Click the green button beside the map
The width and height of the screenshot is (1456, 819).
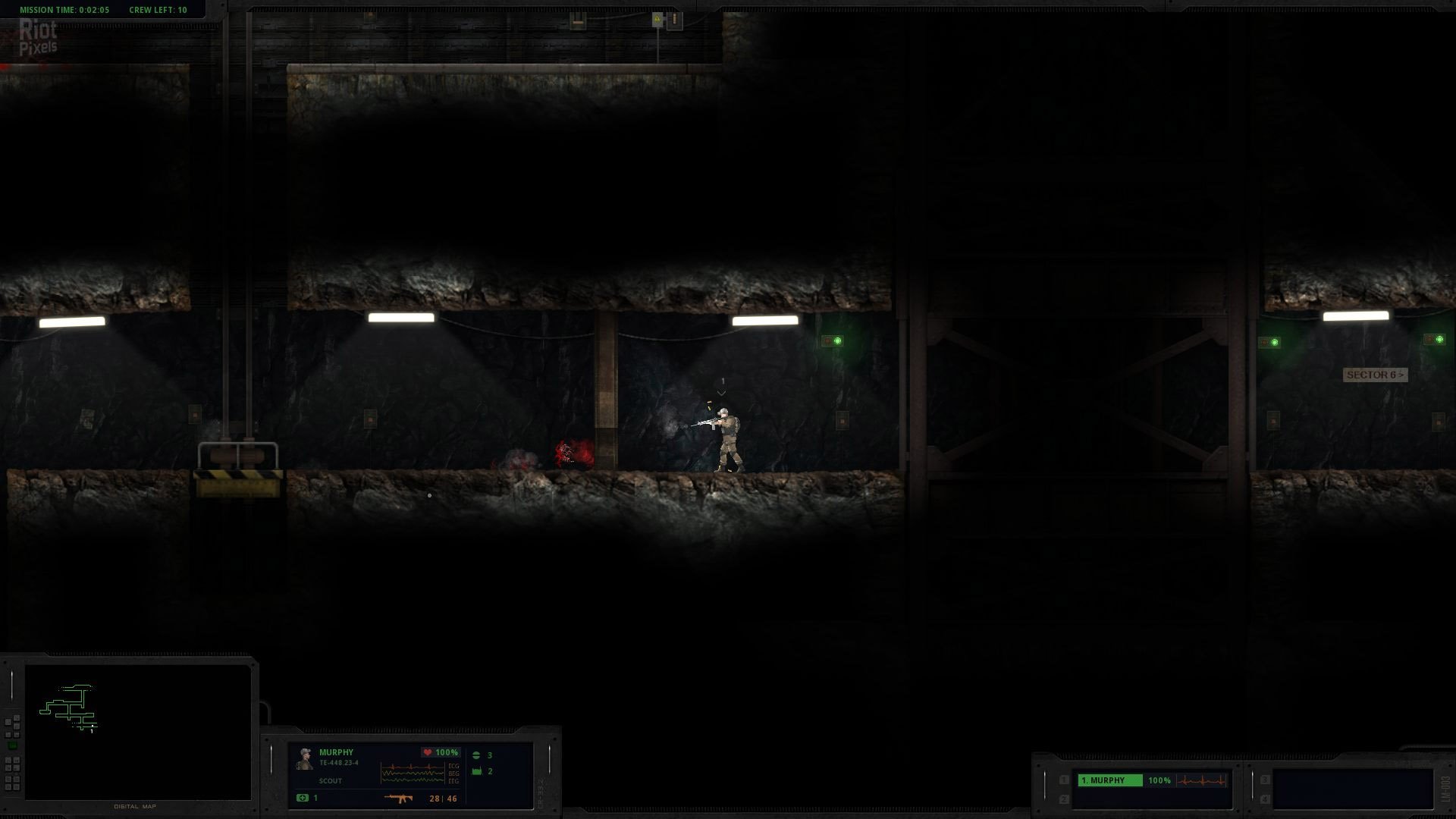[x=12, y=746]
